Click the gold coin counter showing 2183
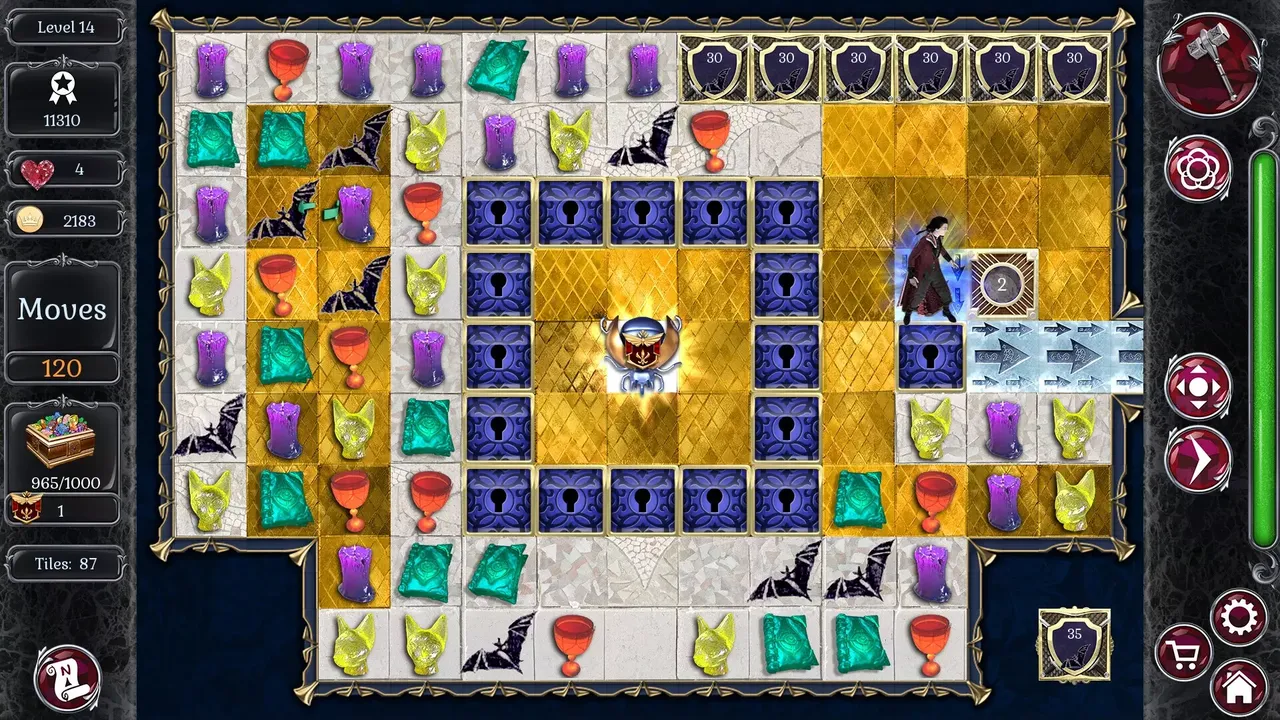 (62, 220)
